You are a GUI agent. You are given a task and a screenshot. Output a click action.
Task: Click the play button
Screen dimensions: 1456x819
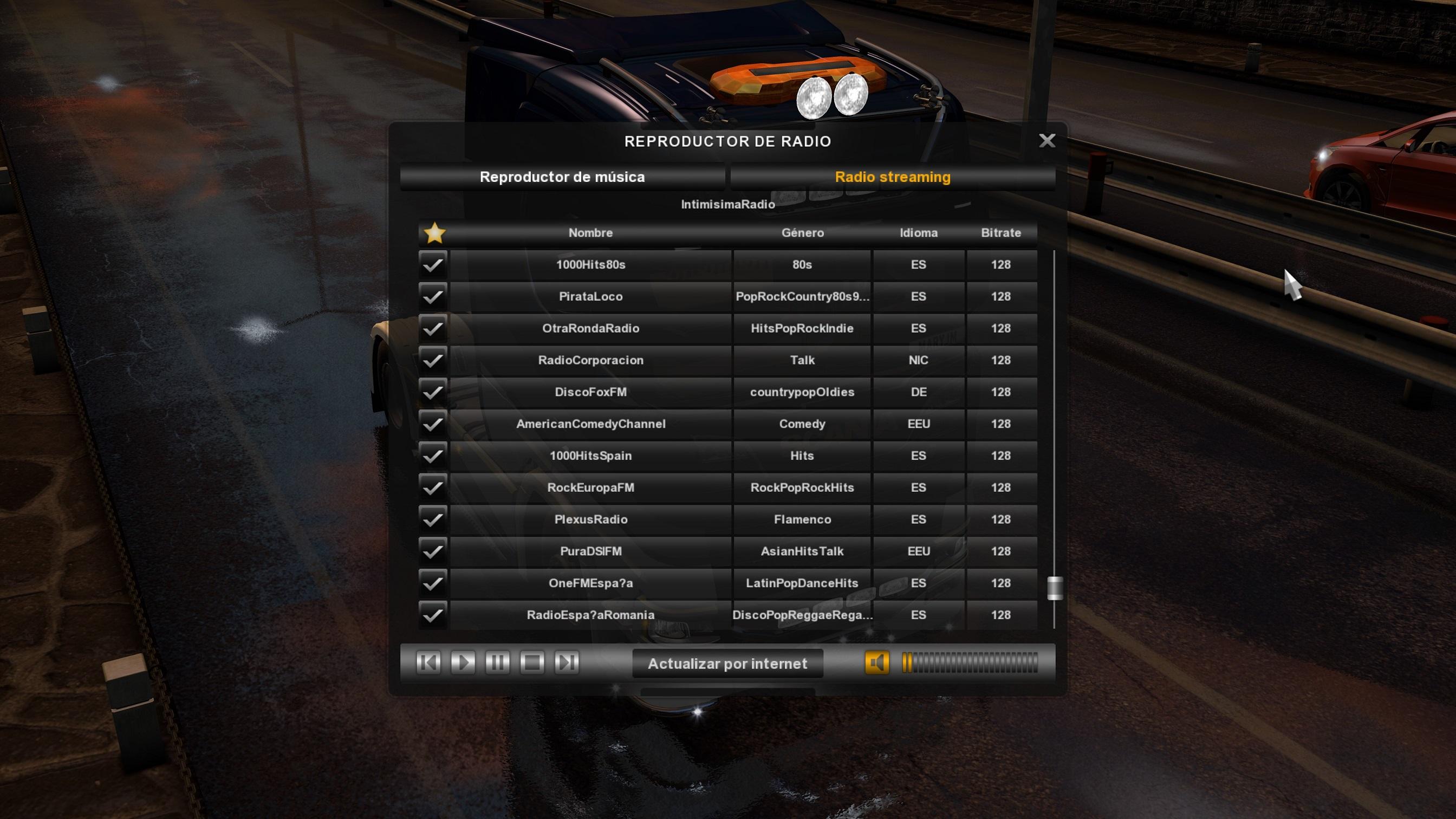tap(463, 662)
